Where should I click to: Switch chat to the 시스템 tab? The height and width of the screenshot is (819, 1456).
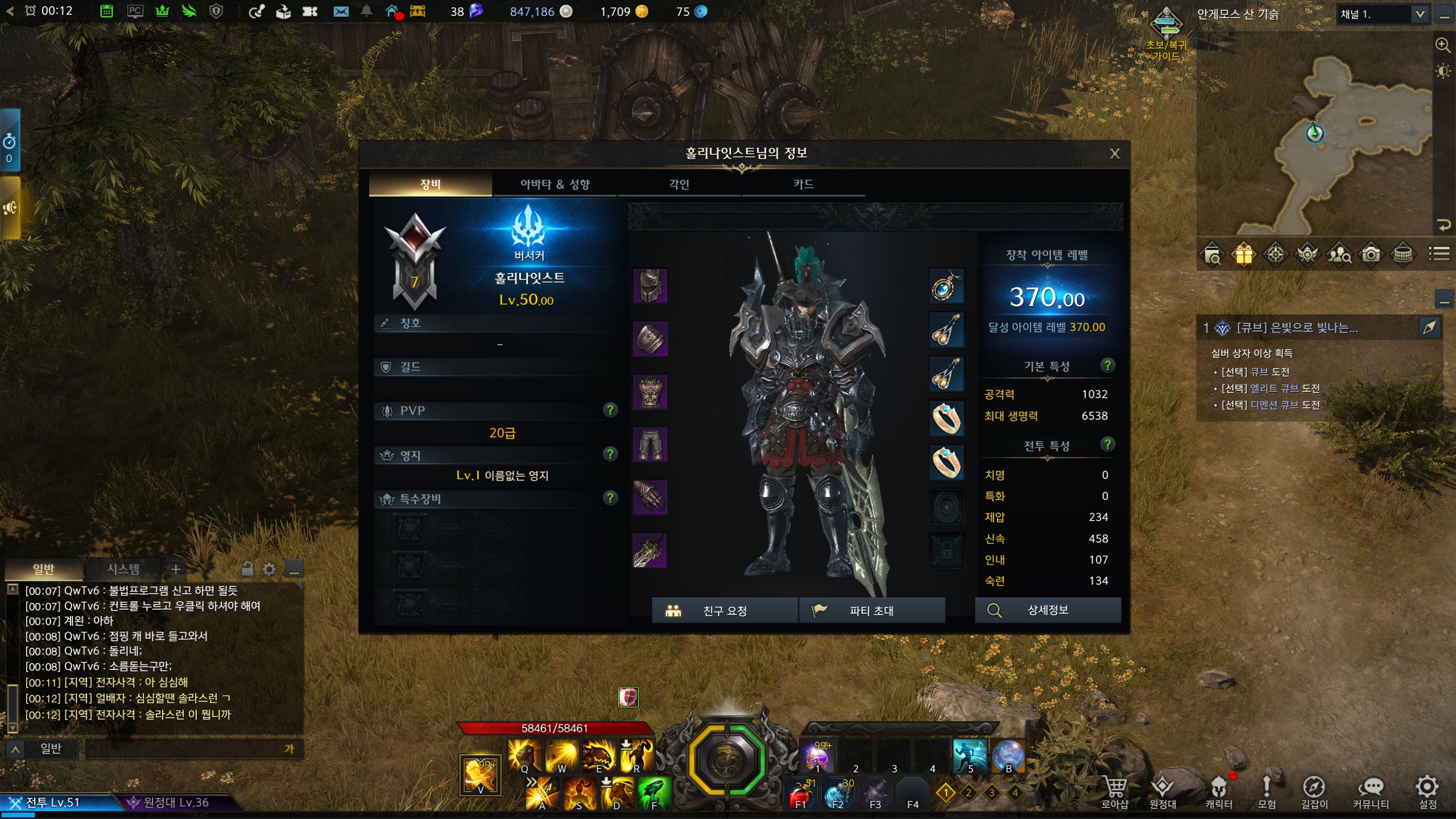[123, 569]
